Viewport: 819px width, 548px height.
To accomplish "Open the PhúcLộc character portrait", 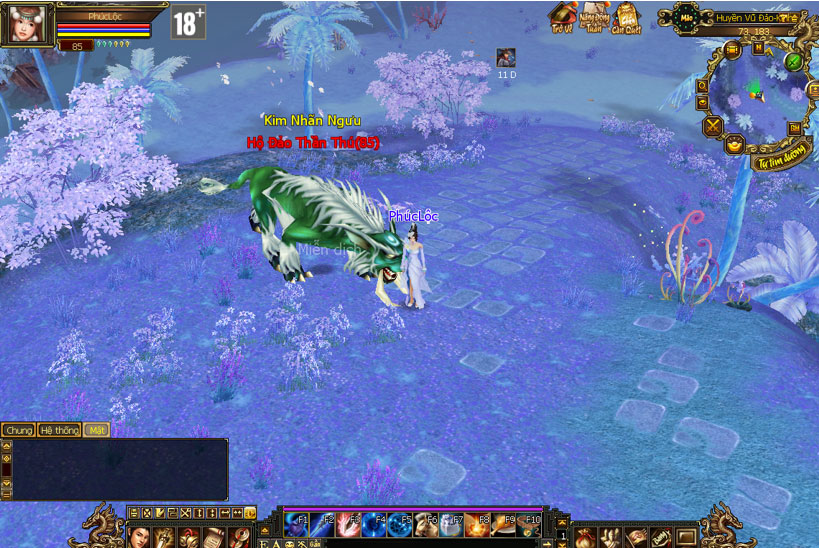I will click(x=26, y=23).
